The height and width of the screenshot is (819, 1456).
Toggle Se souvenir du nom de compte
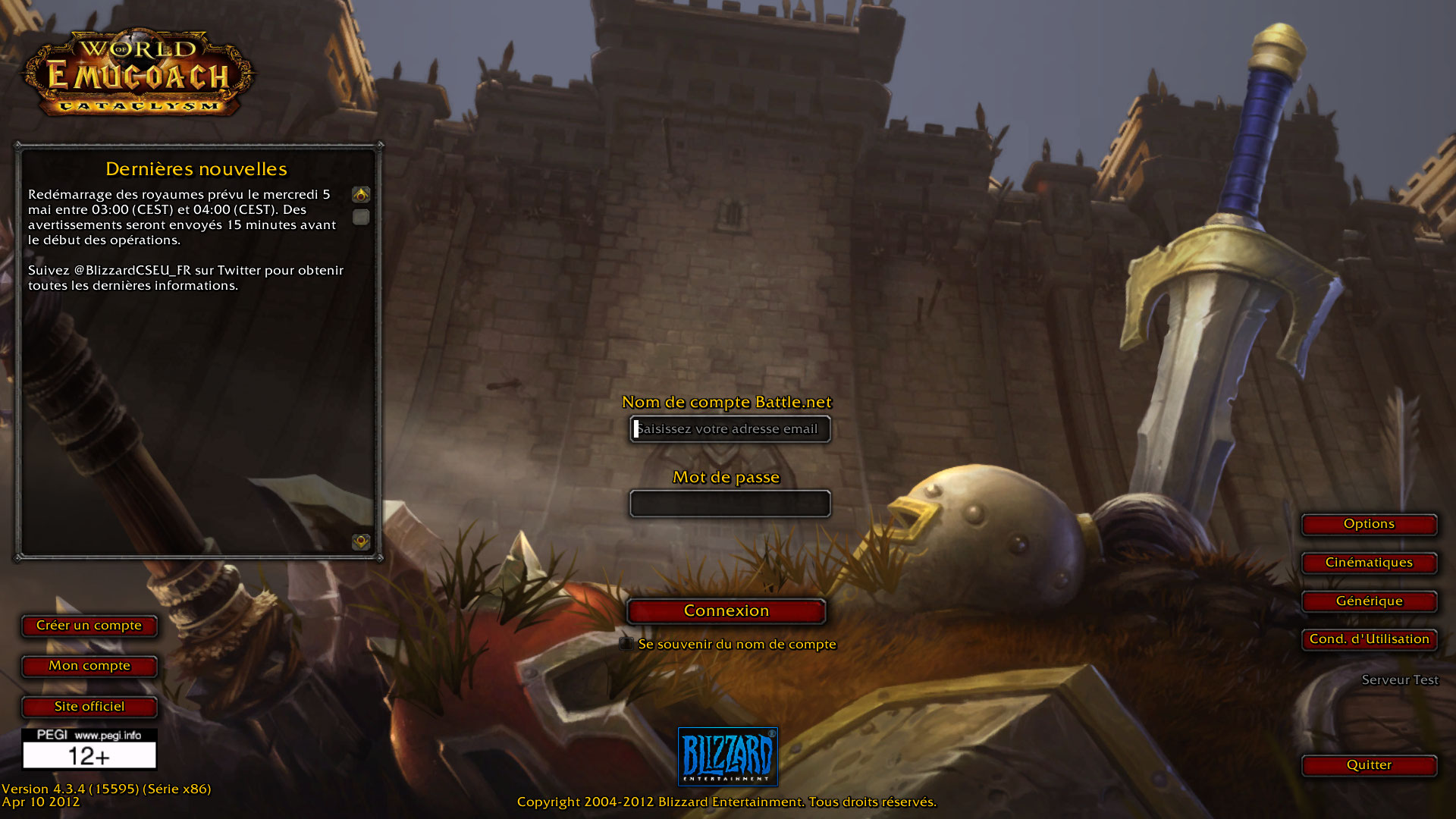pyautogui.click(x=626, y=644)
